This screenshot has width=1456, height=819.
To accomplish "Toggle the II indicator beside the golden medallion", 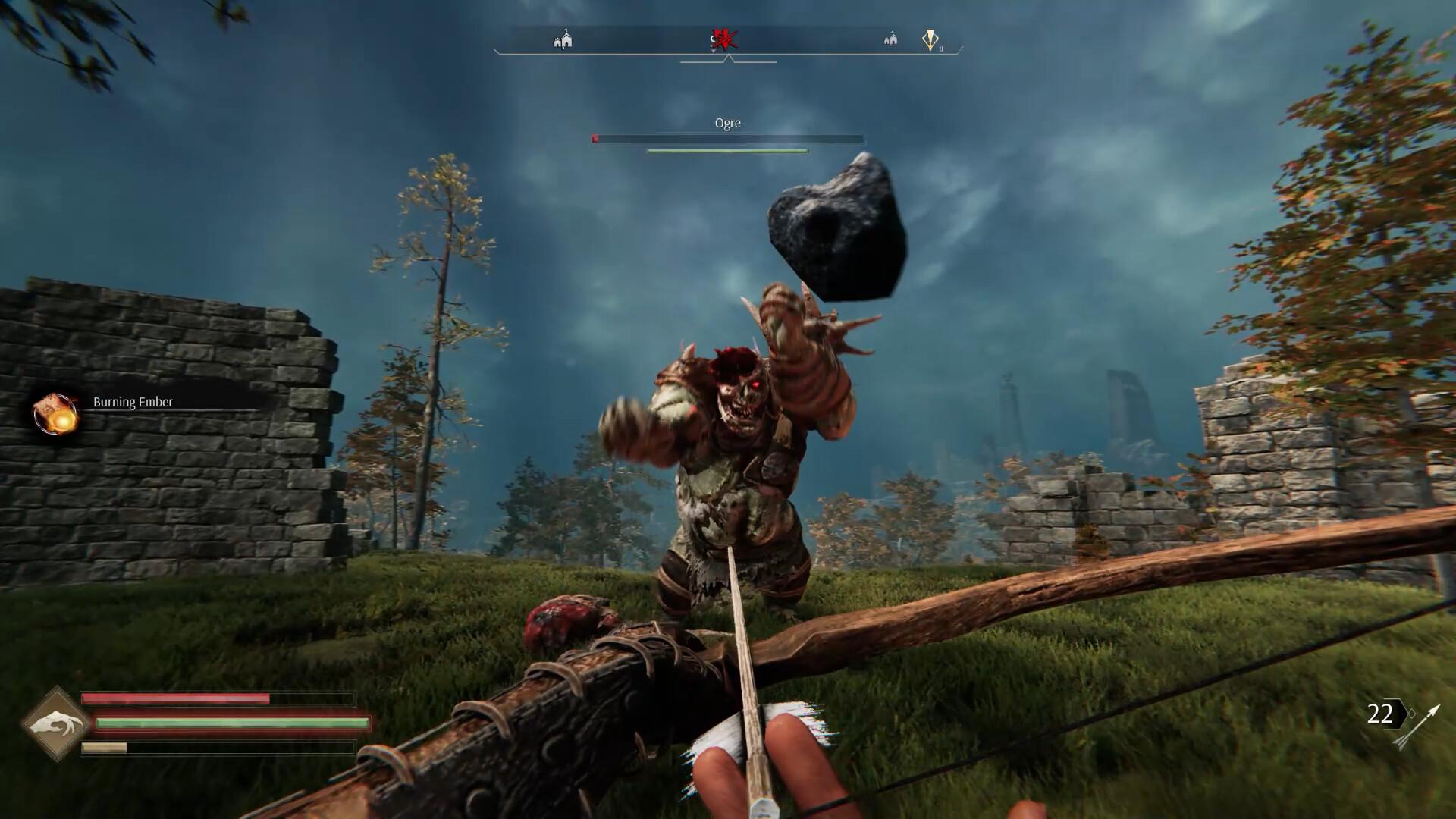I will pos(942,49).
